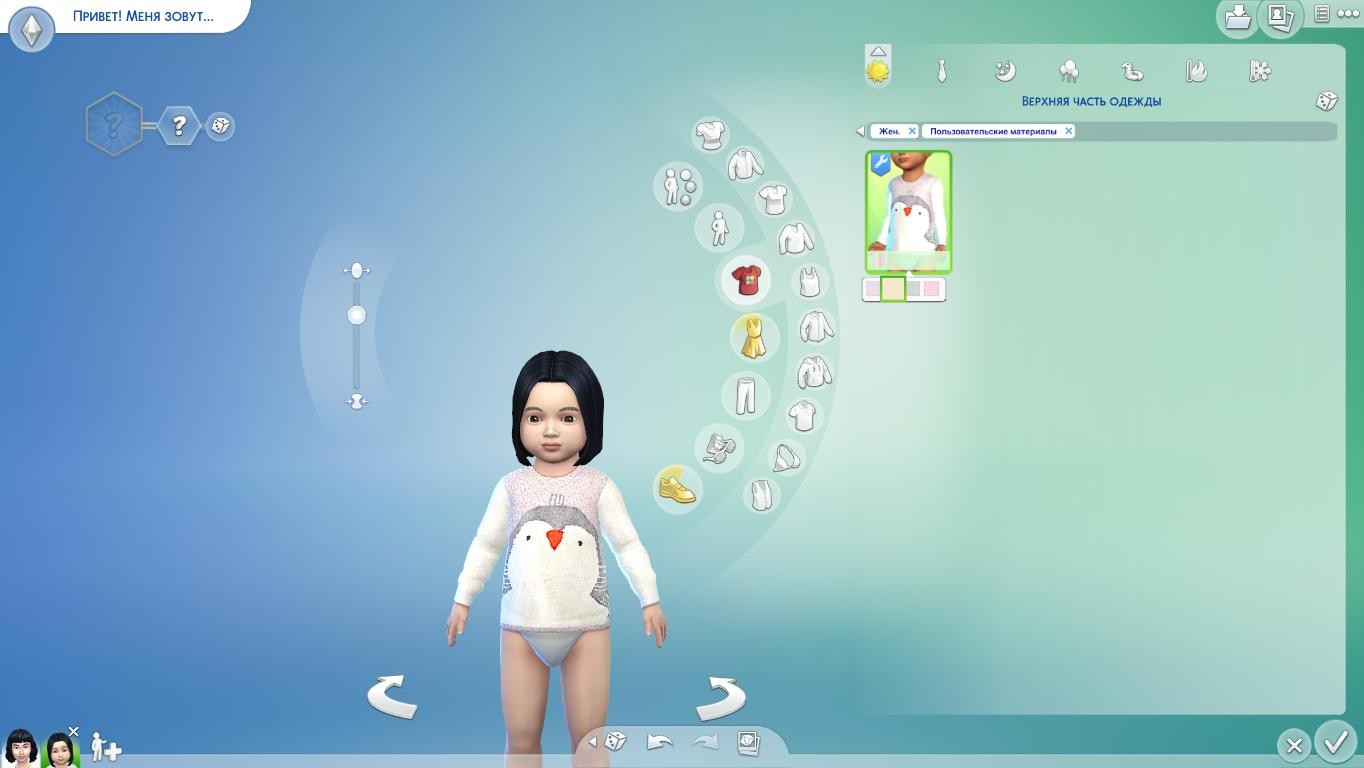1364x768 pixels.
Task: Open the everyday outfit sun tab
Action: (878, 71)
